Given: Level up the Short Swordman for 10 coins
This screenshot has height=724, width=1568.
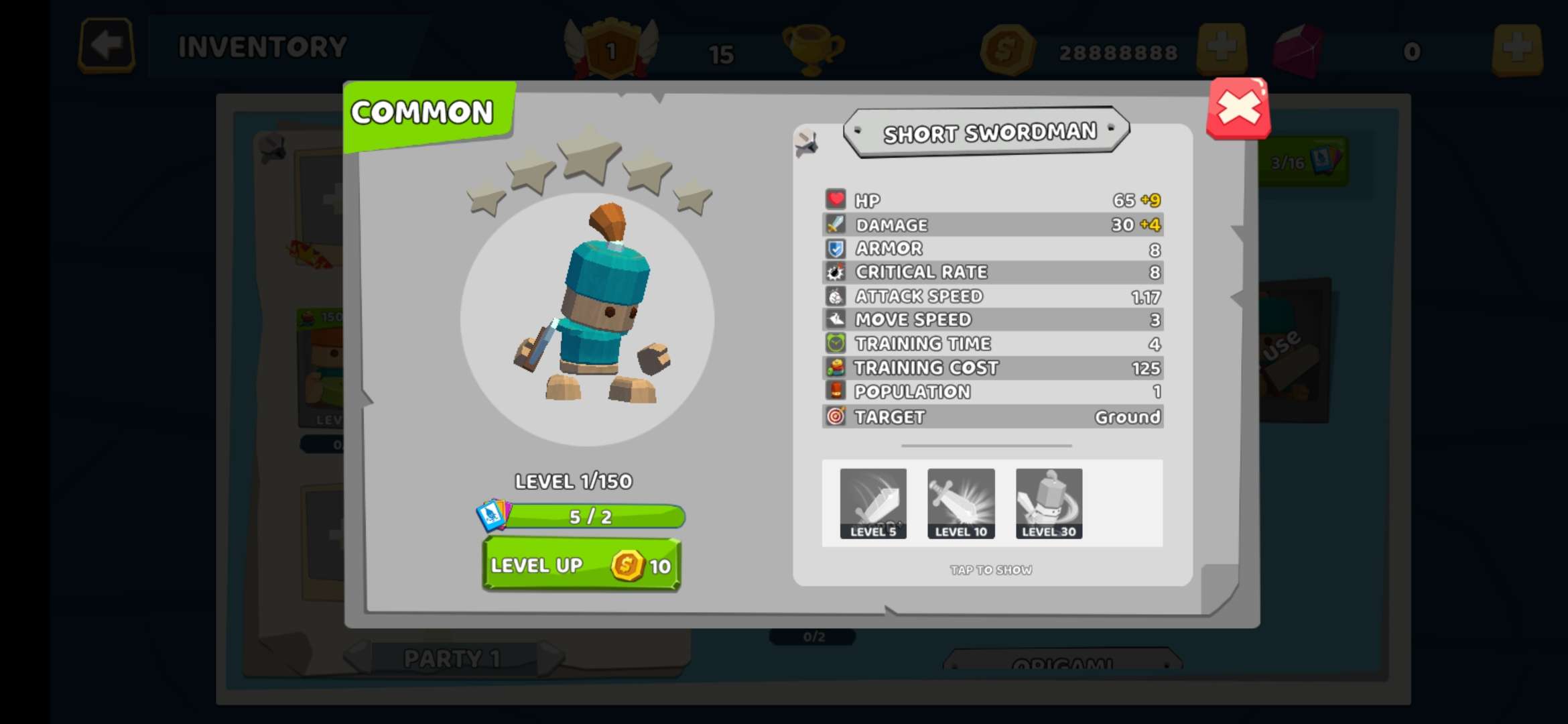Looking at the screenshot, I should 582,565.
